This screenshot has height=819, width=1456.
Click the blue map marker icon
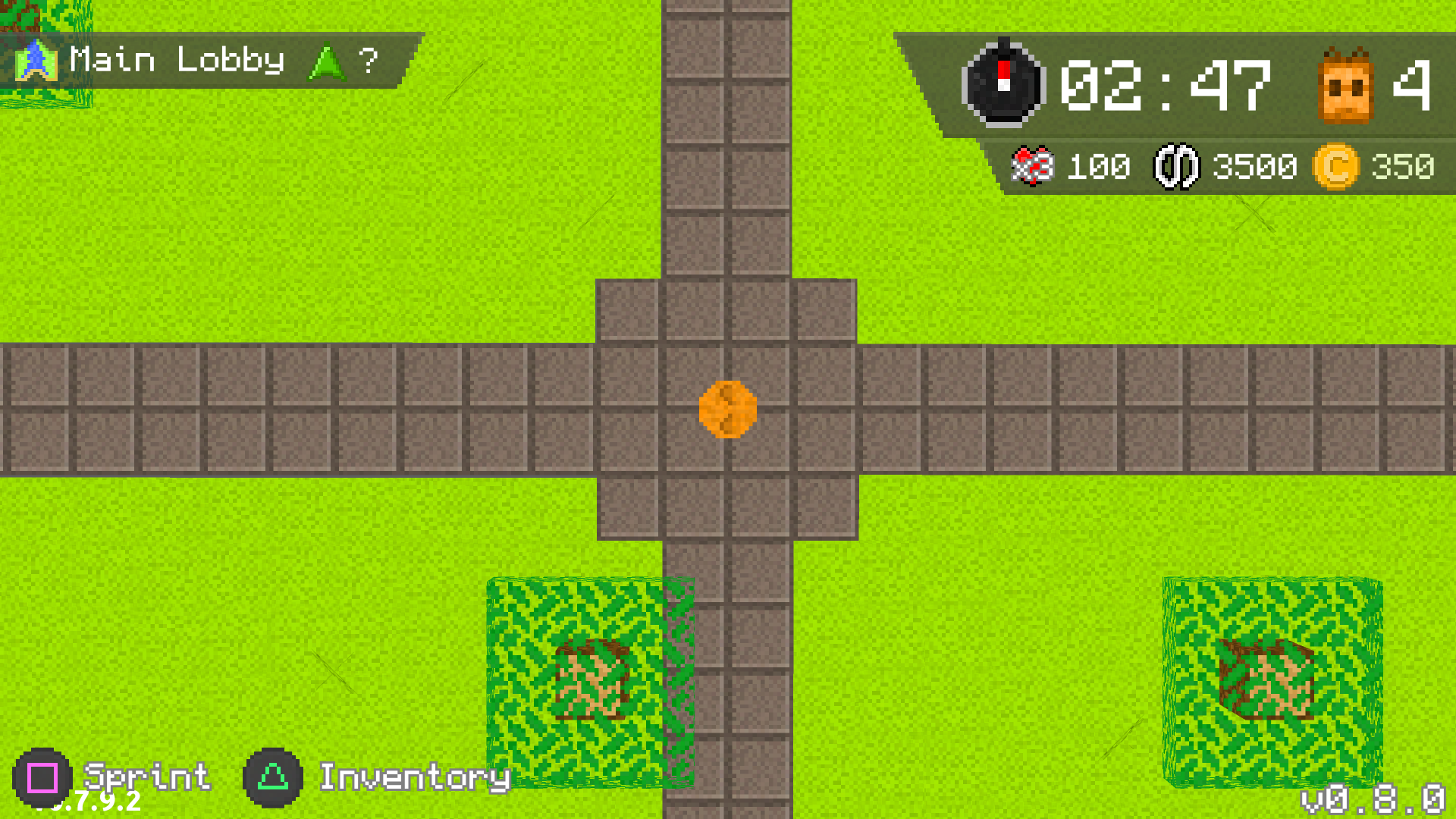pyautogui.click(x=36, y=61)
